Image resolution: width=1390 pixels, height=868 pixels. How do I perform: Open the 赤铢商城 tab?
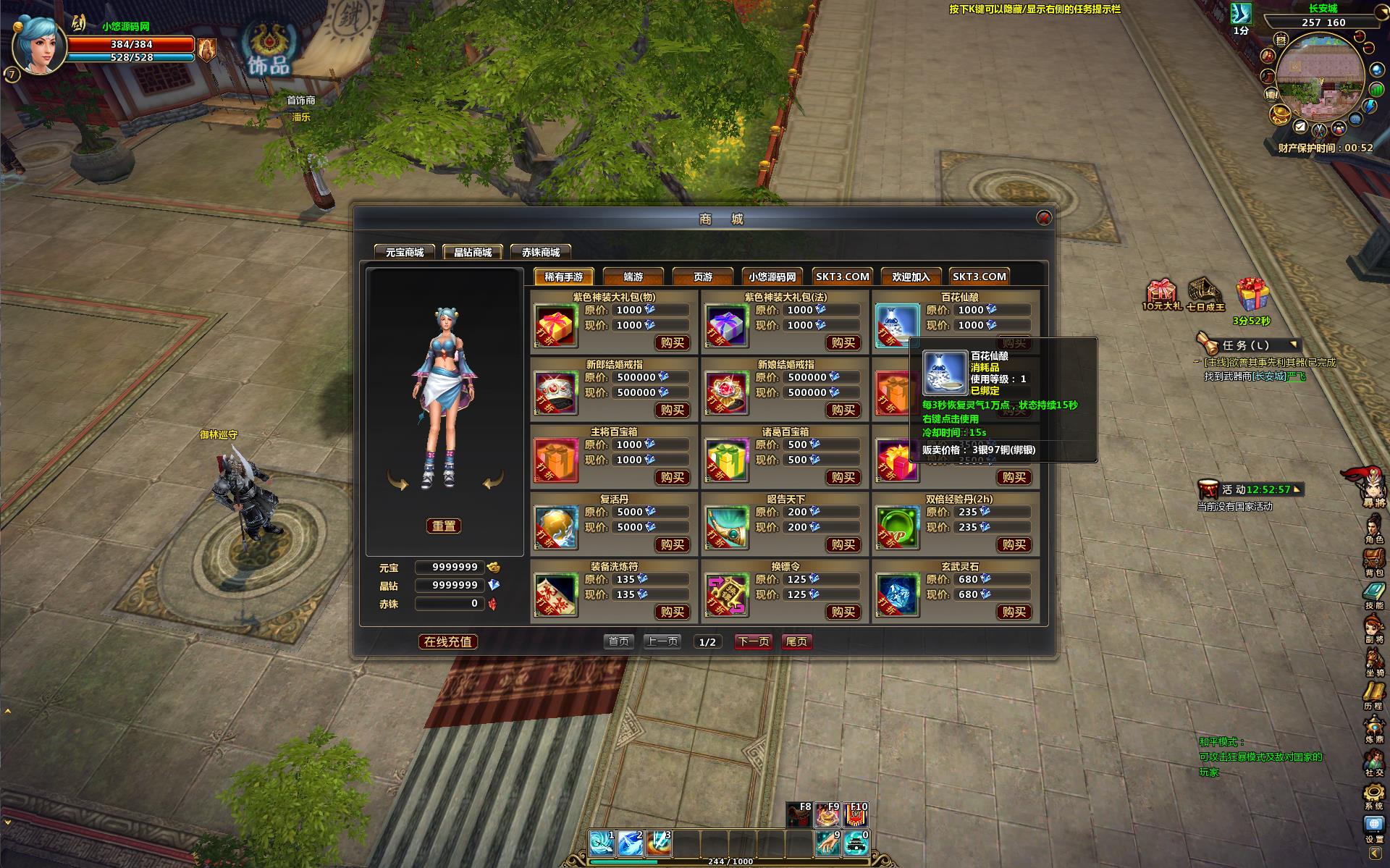(x=541, y=252)
